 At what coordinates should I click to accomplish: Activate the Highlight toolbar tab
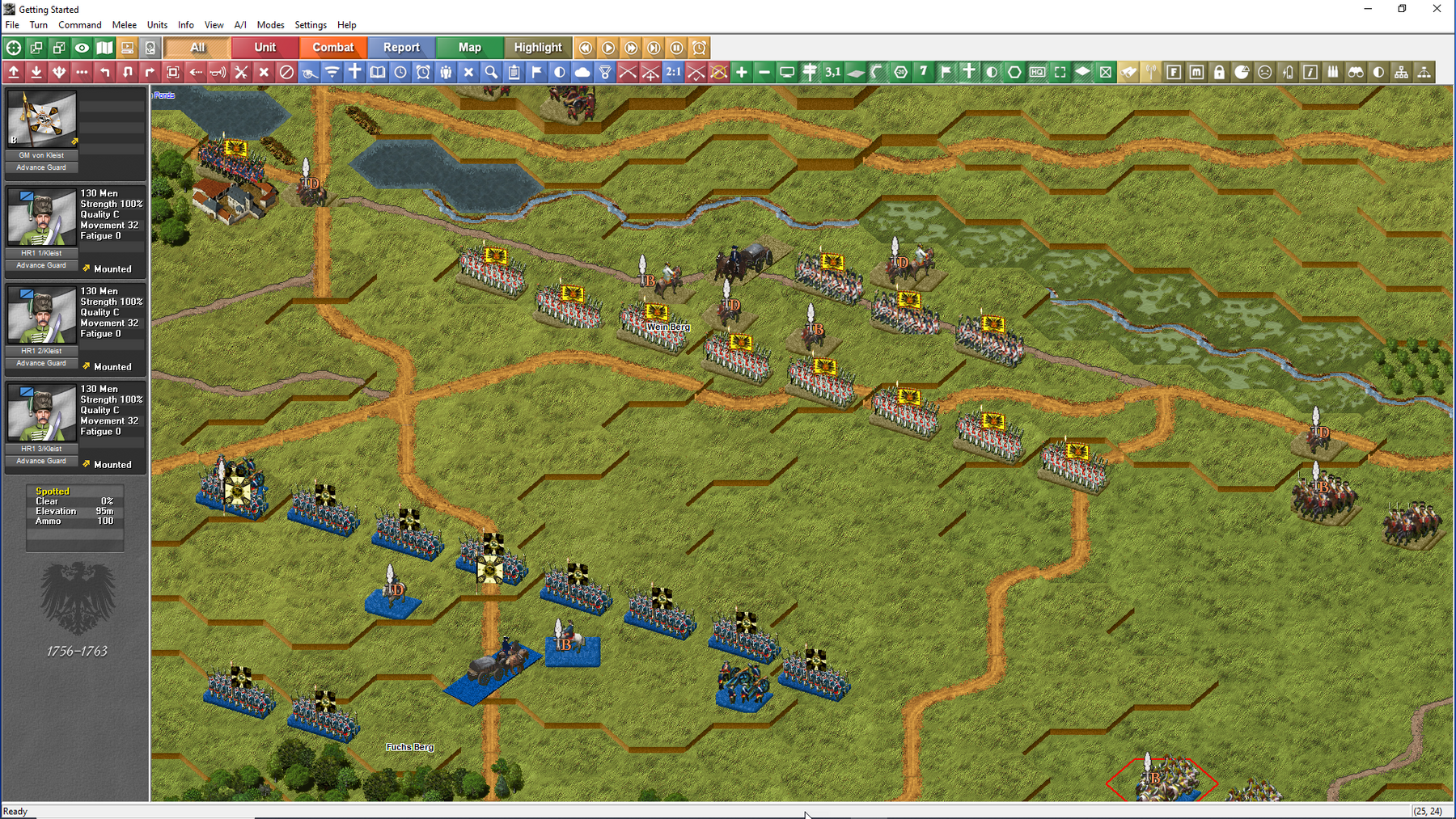pyautogui.click(x=537, y=48)
